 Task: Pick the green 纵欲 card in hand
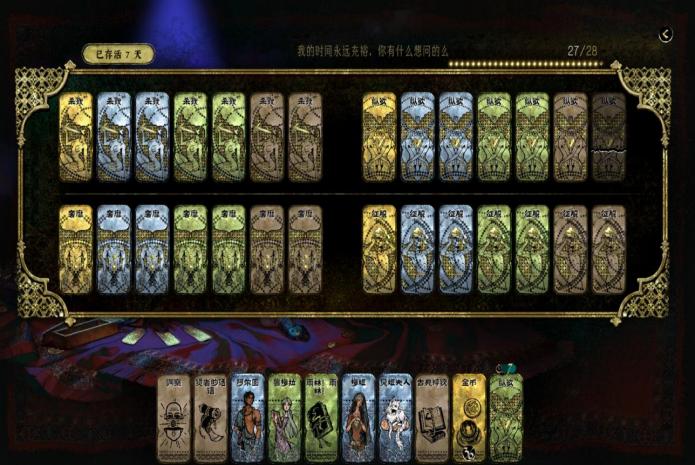click(x=506, y=418)
